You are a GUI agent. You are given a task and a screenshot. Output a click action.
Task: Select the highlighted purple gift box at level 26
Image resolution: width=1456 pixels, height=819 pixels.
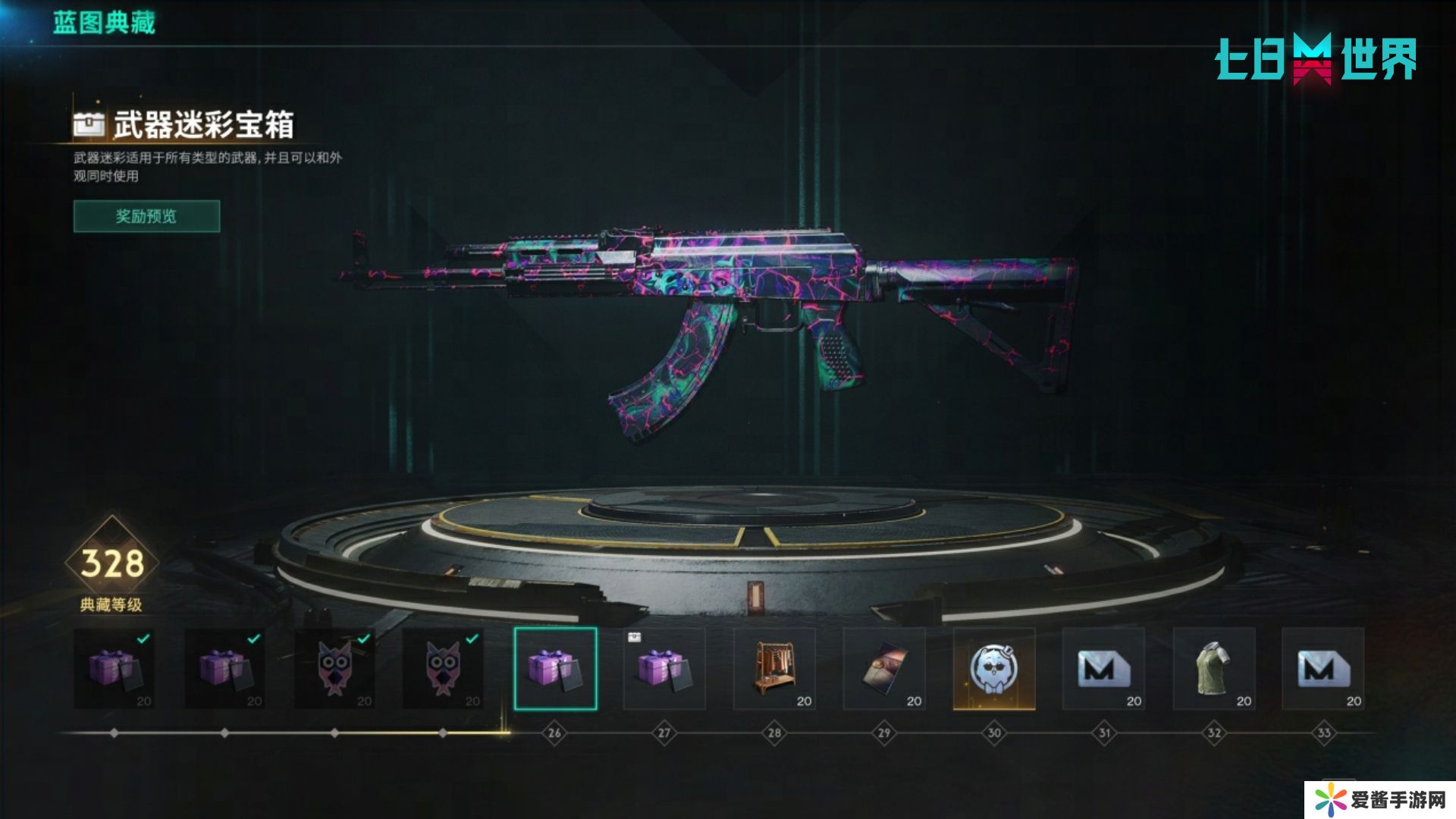(555, 669)
